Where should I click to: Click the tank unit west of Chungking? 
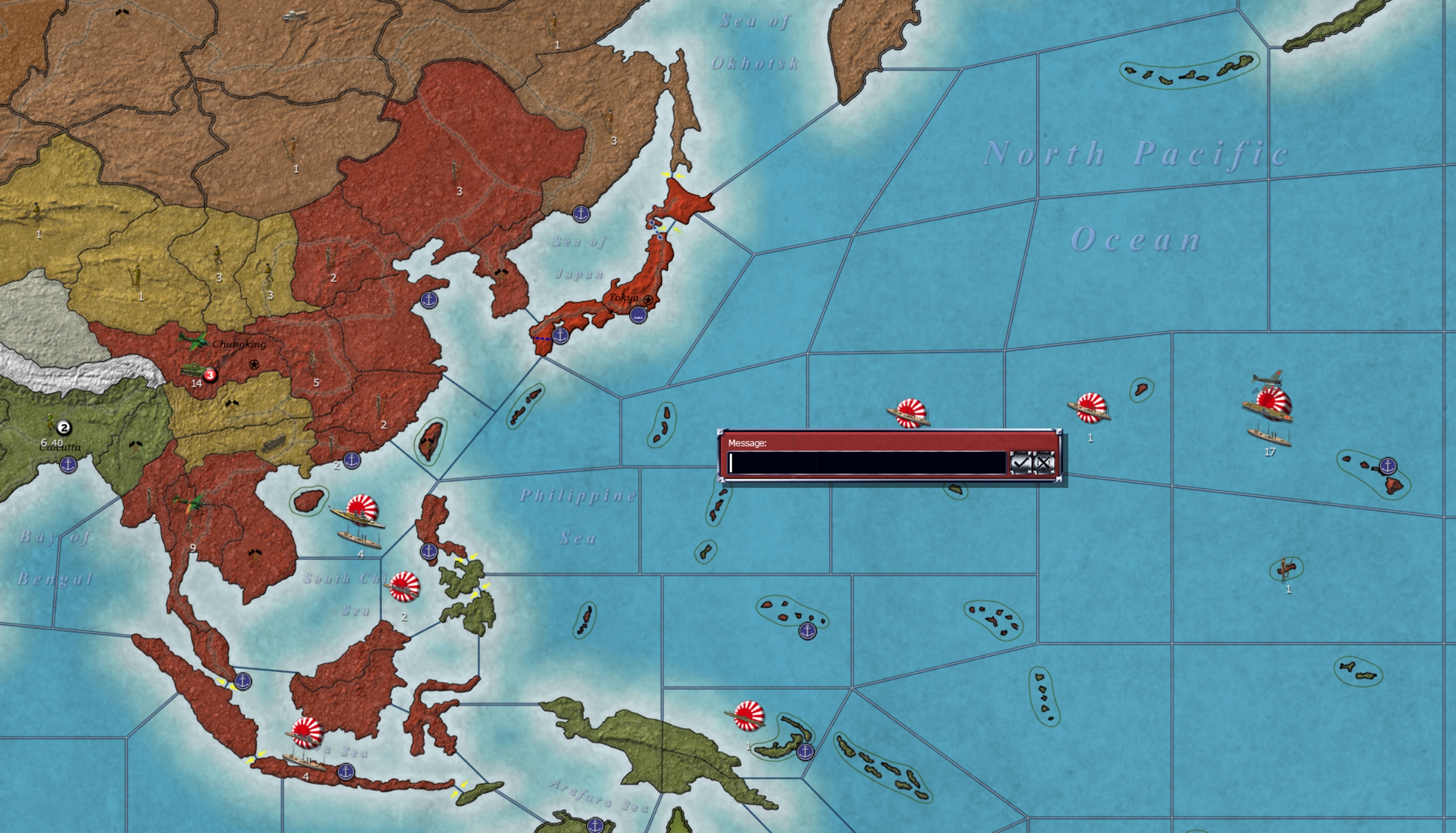point(193,368)
